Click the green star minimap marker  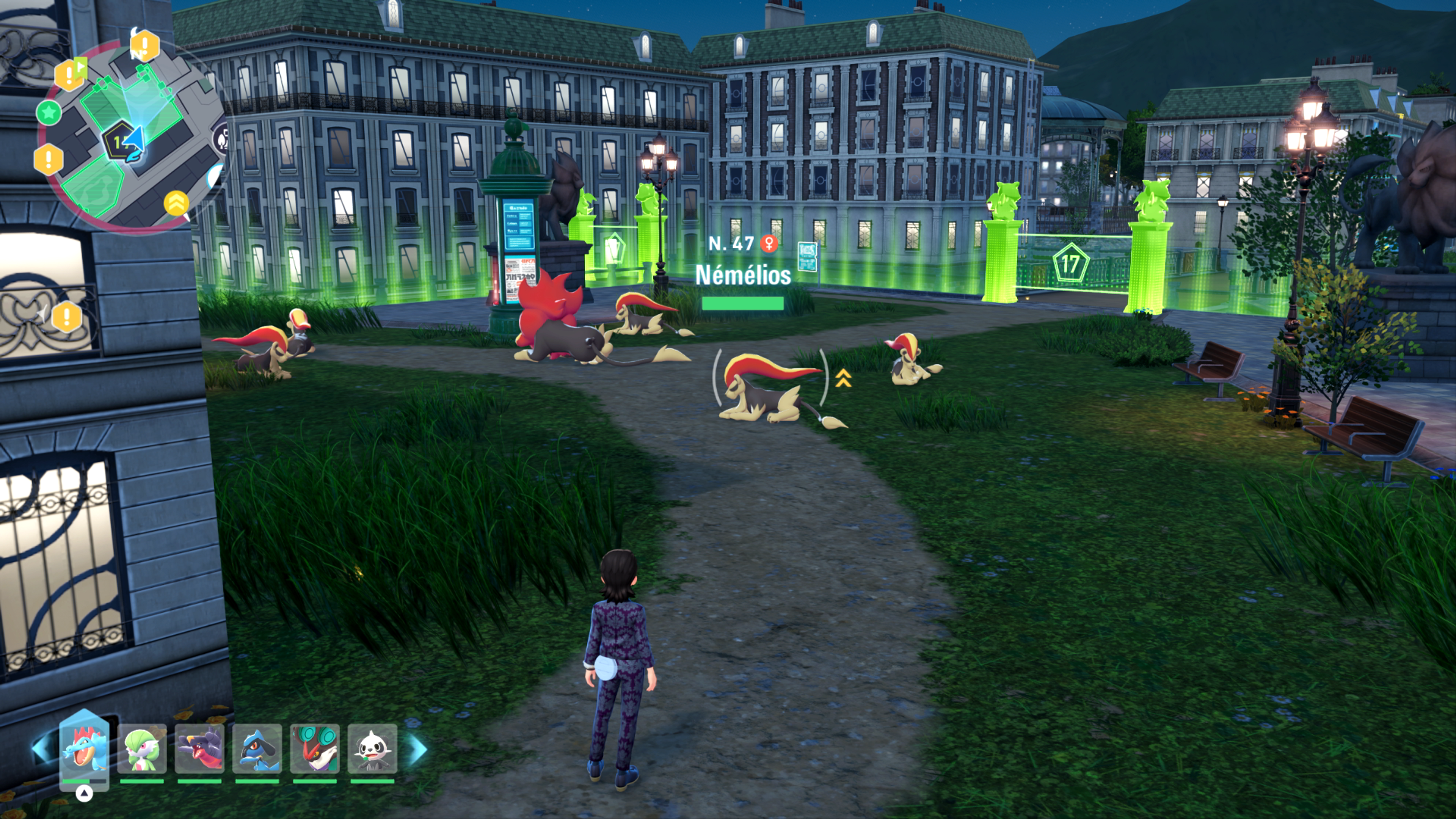click(49, 113)
